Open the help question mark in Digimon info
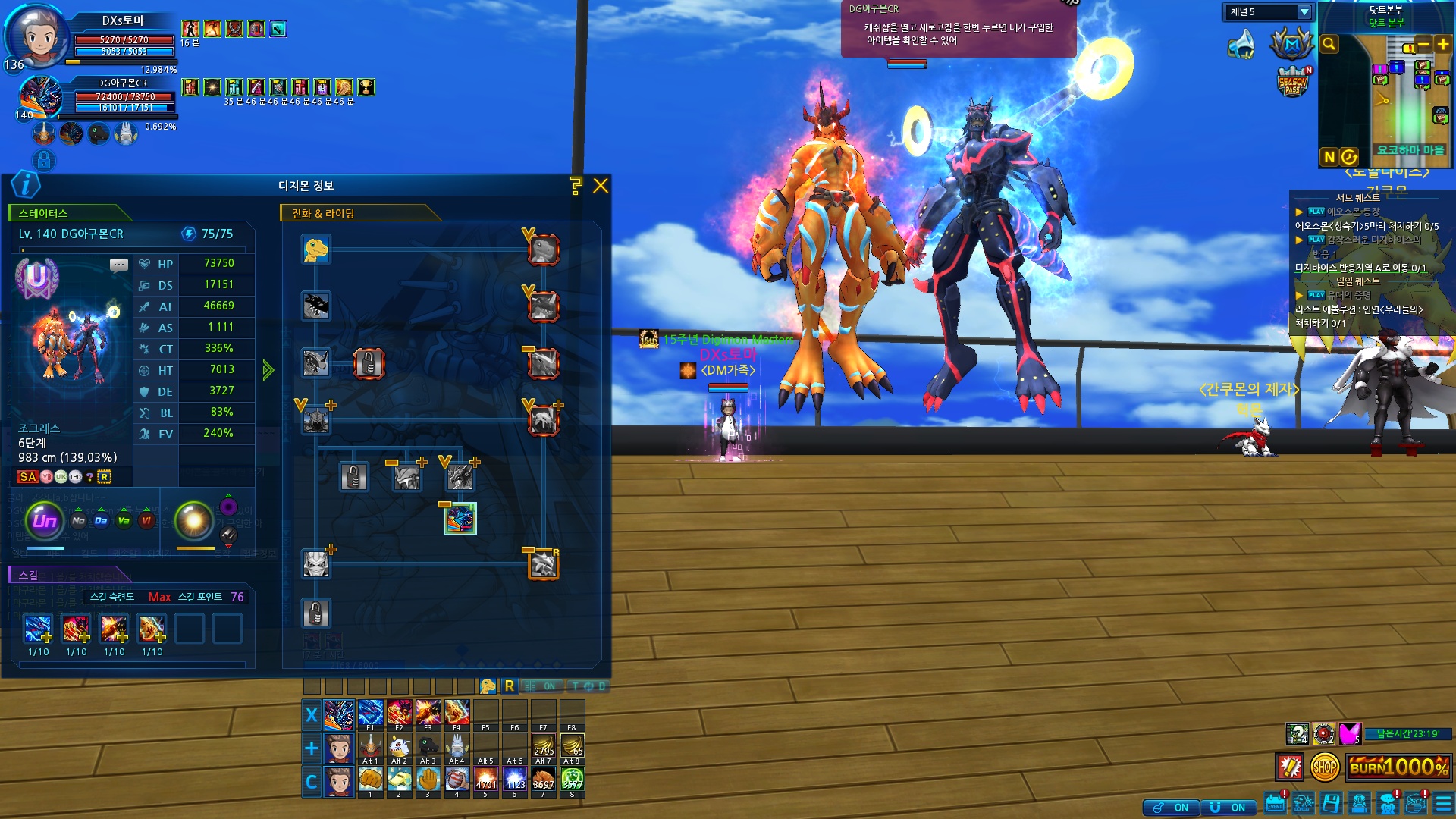The width and height of the screenshot is (1456, 819). [x=576, y=186]
